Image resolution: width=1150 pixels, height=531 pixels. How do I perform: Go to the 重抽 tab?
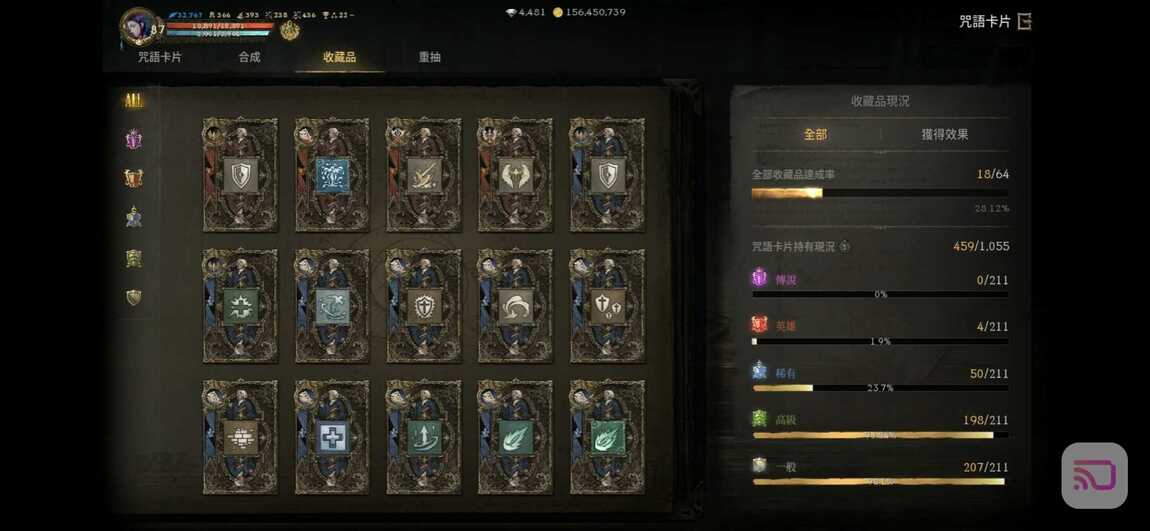coord(429,57)
